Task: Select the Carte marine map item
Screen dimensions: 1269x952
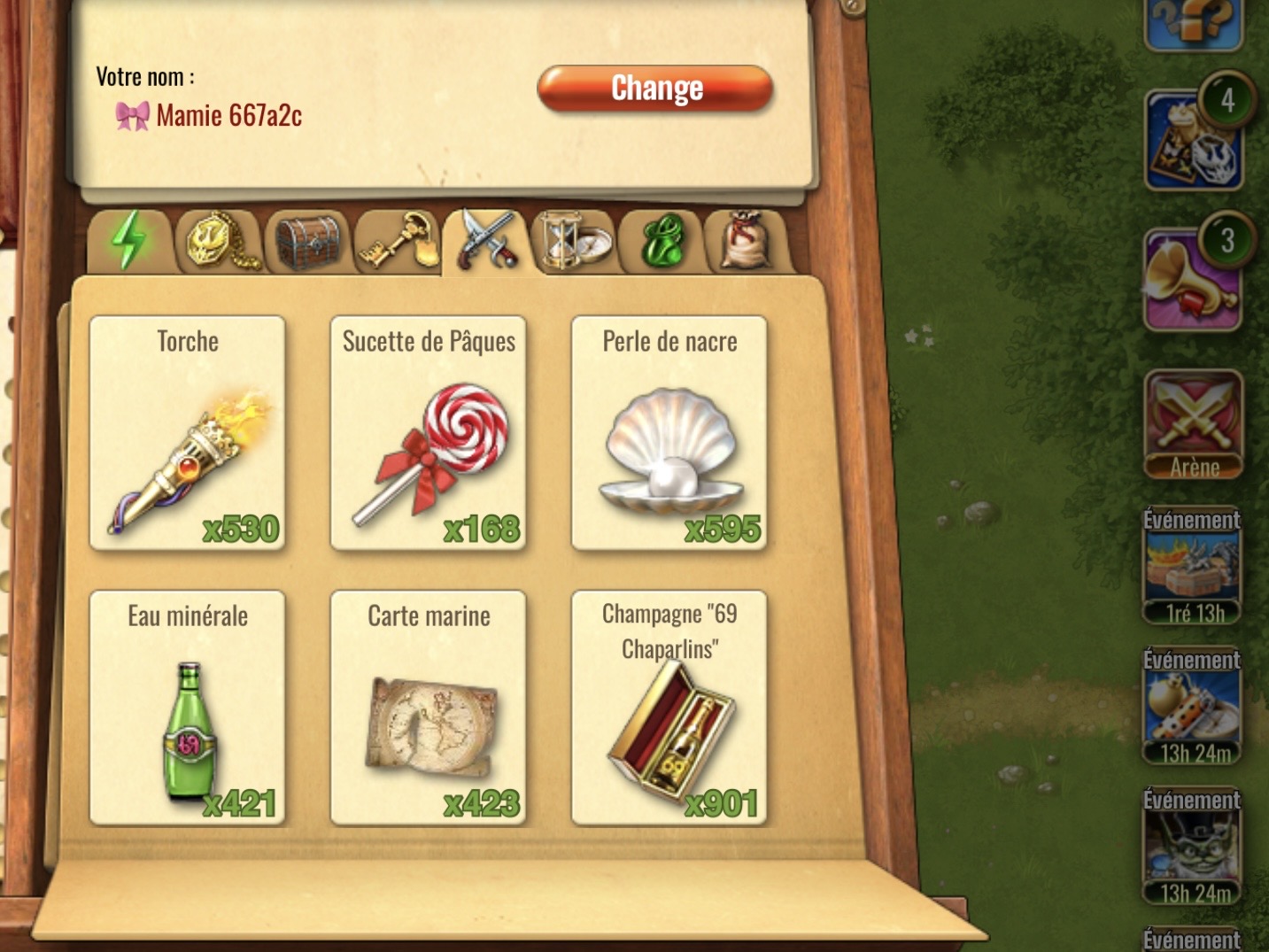Action: 429,708
